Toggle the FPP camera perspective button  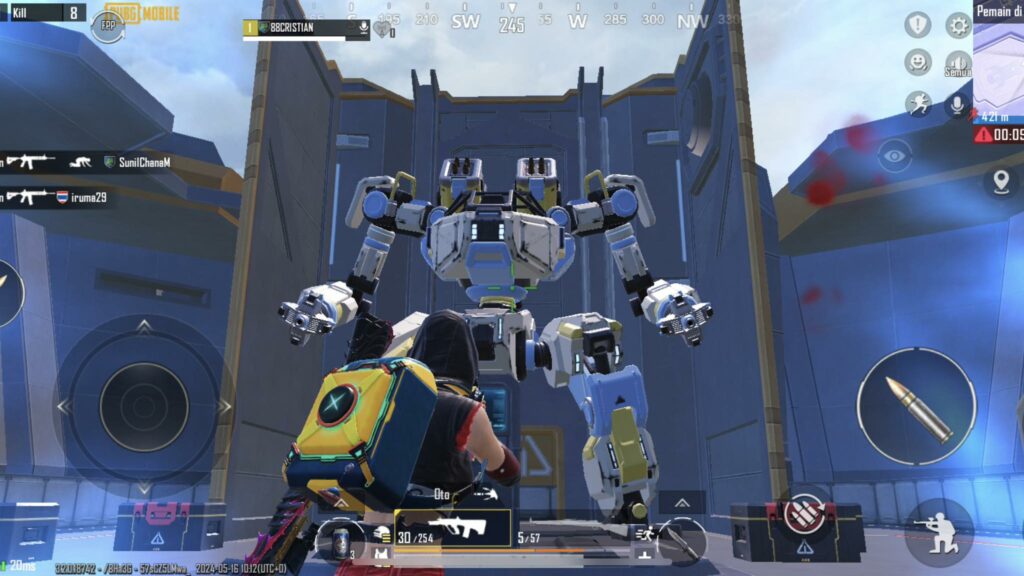pyautogui.click(x=107, y=25)
